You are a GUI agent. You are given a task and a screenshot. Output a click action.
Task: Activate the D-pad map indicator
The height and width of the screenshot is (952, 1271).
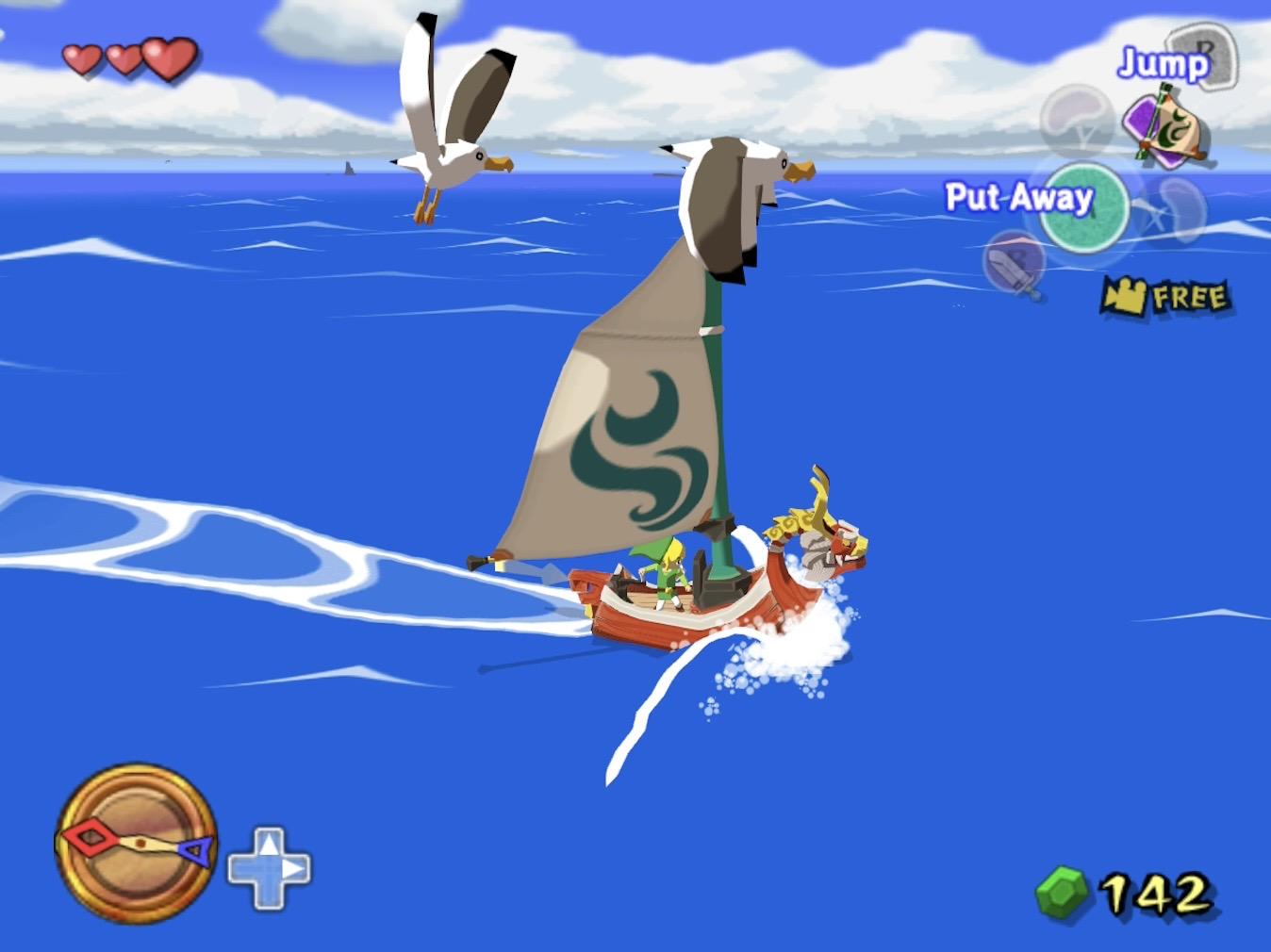coord(270,868)
